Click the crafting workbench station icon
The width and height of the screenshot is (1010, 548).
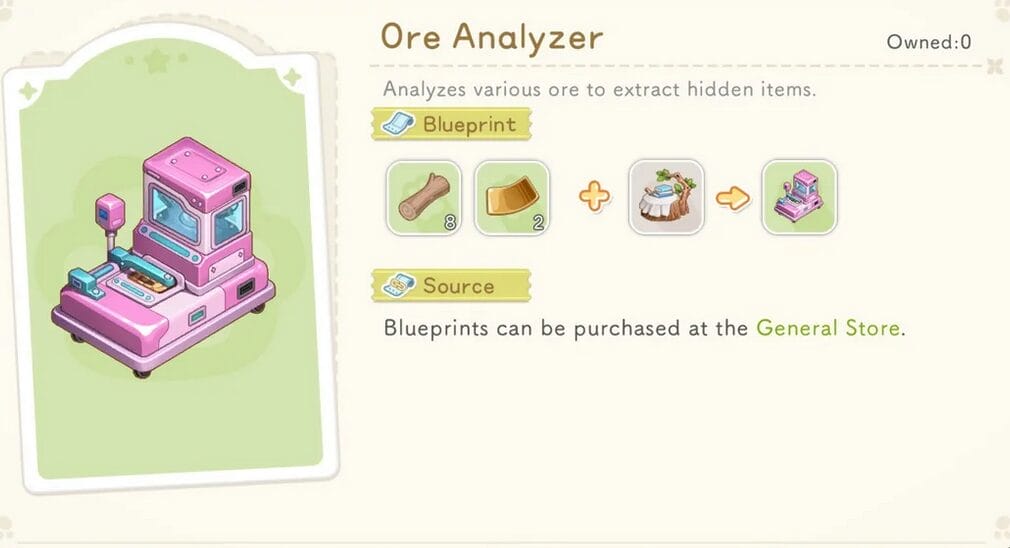[666, 198]
